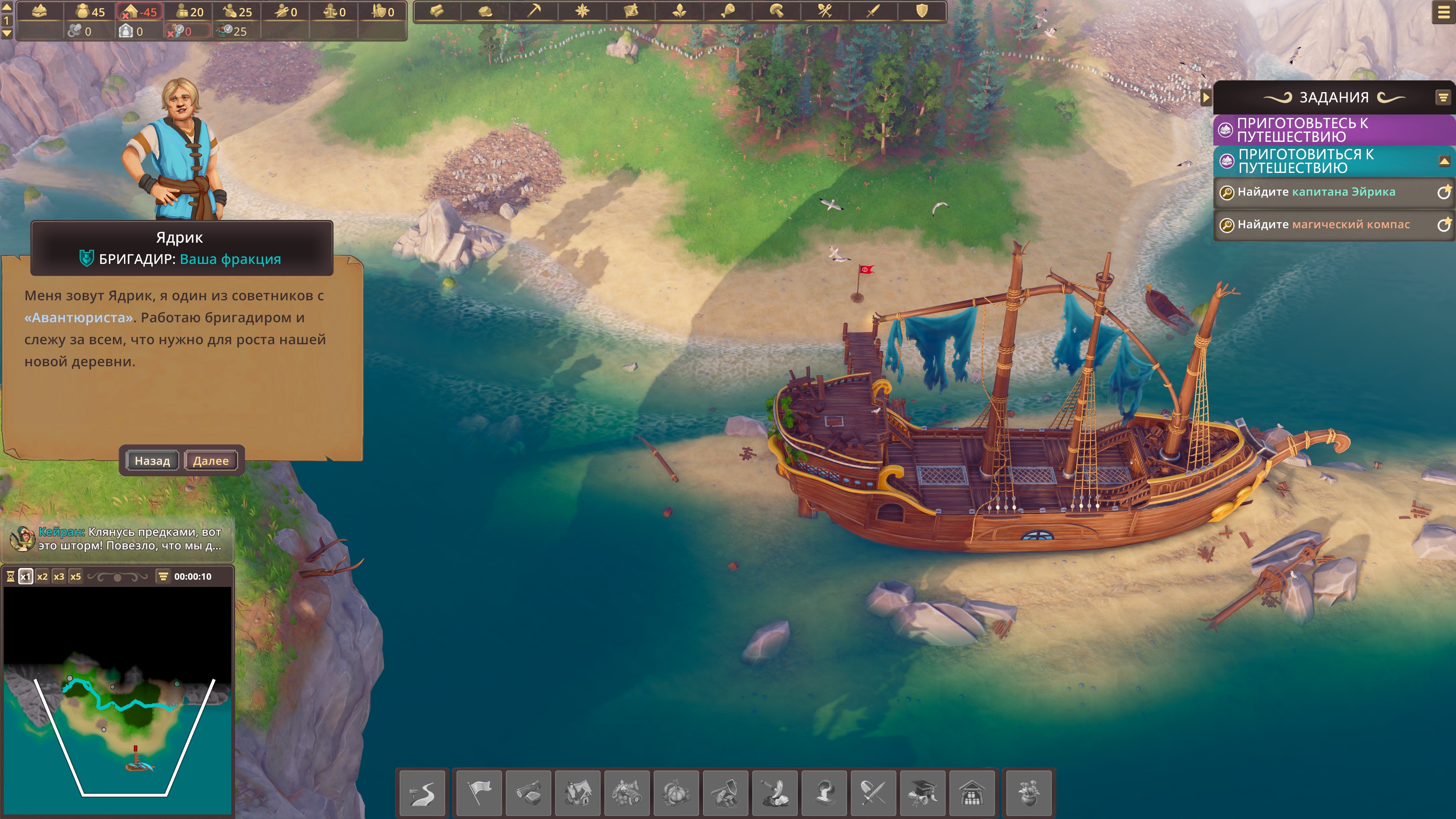Set game speed to x2
1456x819 pixels.
[x=42, y=576]
